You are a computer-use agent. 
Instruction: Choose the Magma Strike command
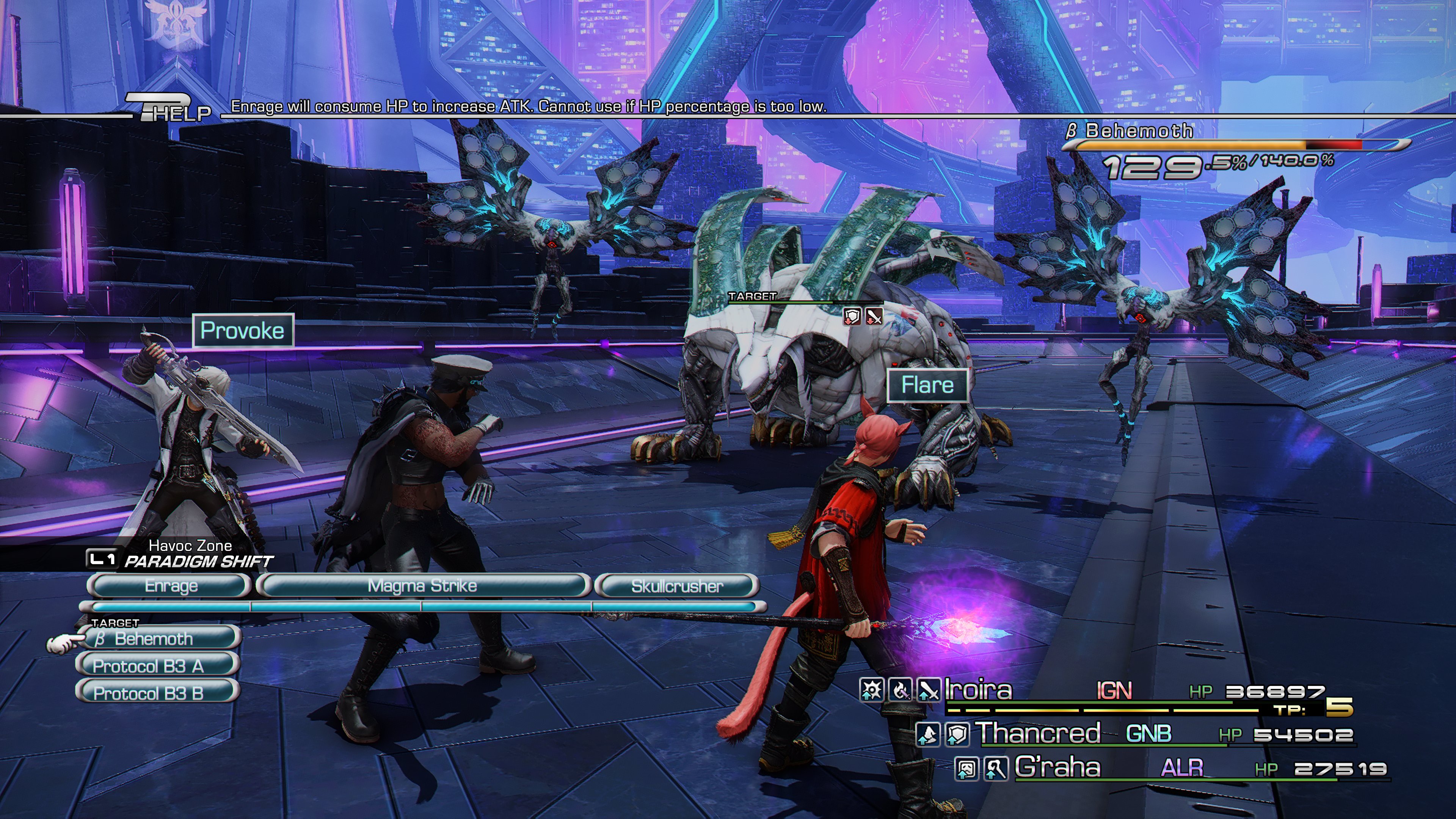point(422,586)
